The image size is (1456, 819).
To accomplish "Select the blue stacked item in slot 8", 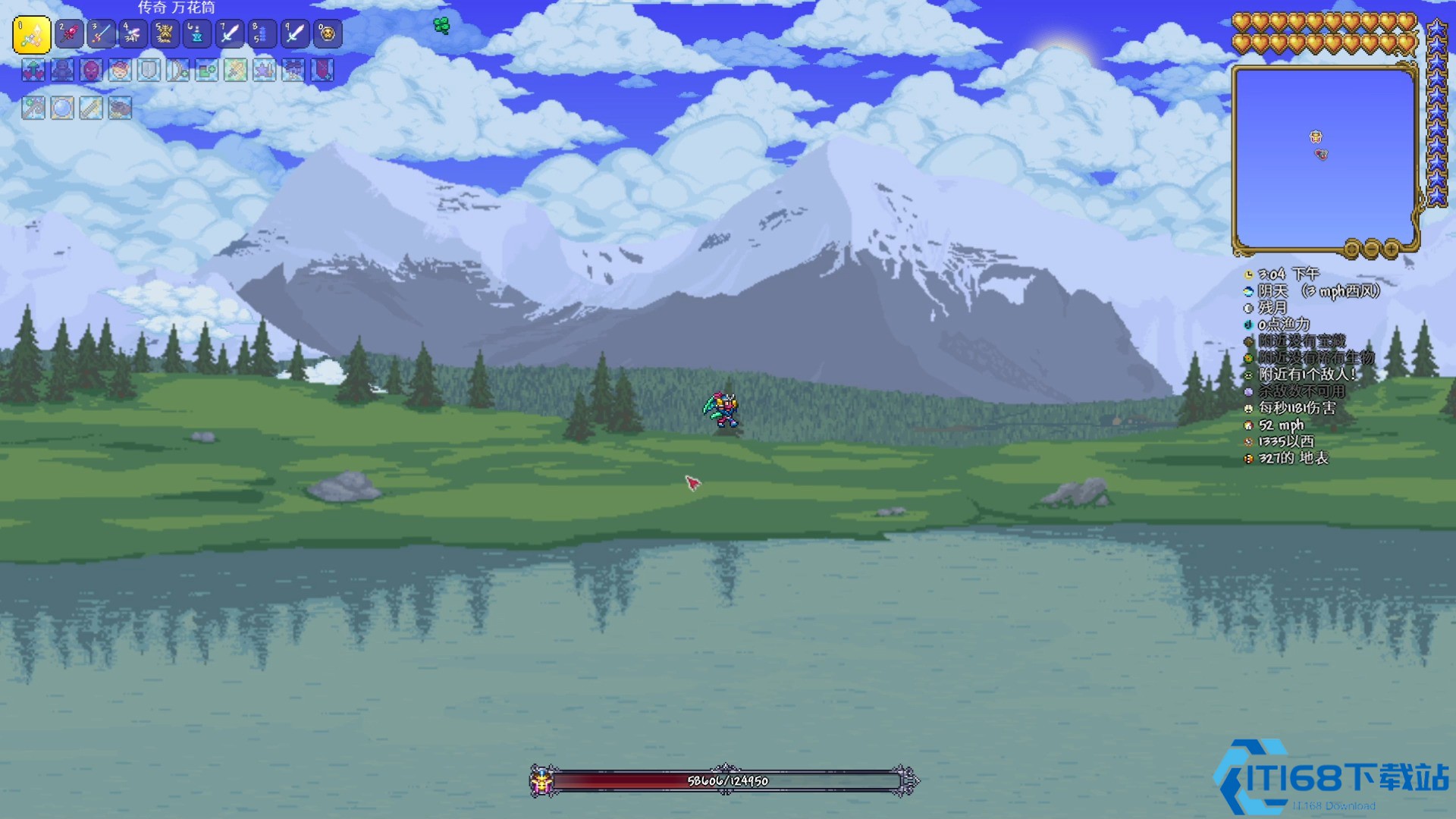I will [x=262, y=34].
